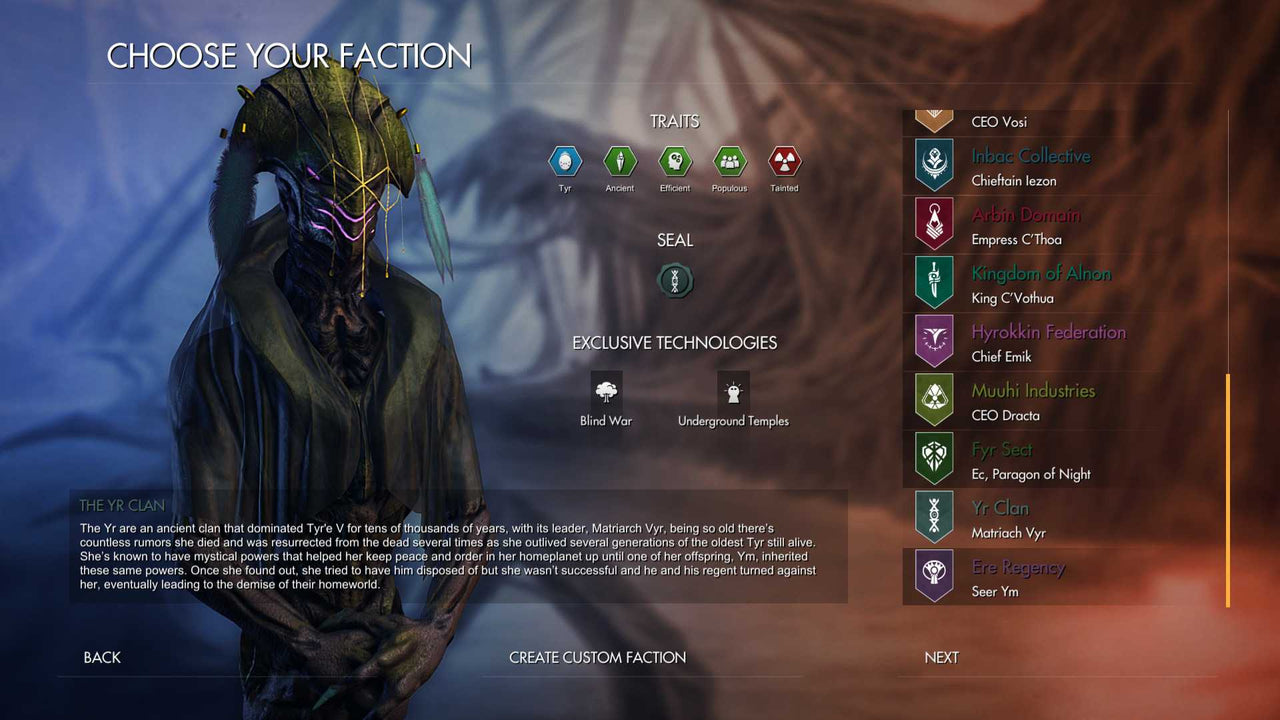The image size is (1280, 720).
Task: Click the faction Seal emblem
Action: point(674,281)
